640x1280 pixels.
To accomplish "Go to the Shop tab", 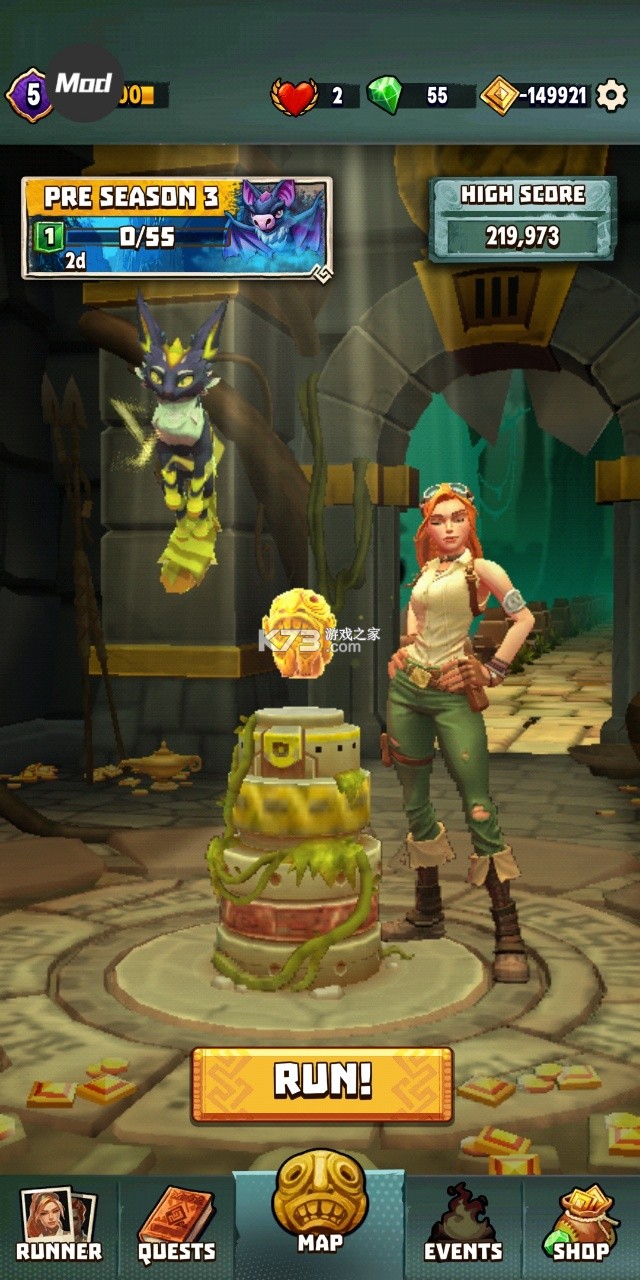I will 581,1226.
